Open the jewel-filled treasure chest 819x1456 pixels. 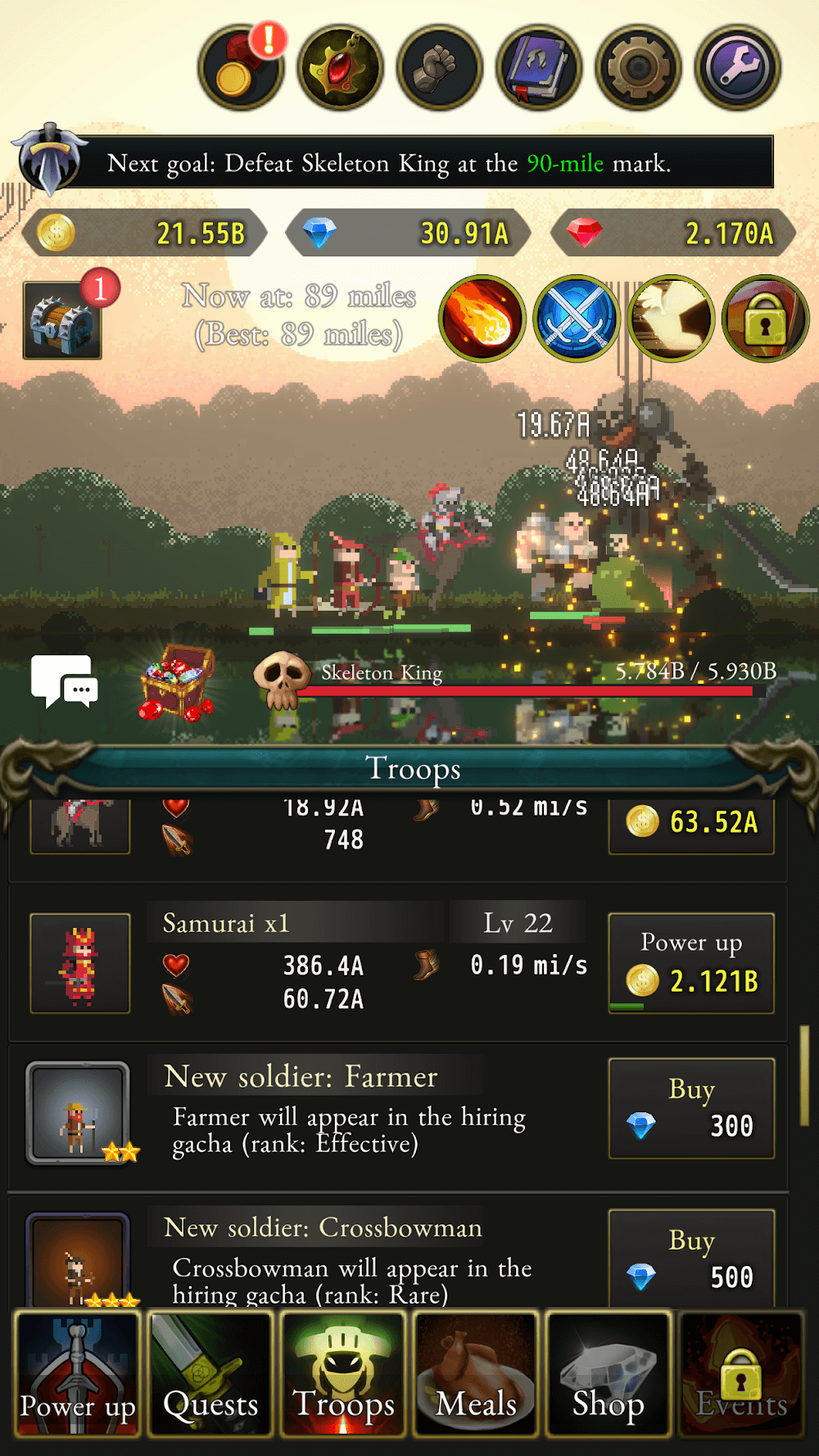point(176,681)
